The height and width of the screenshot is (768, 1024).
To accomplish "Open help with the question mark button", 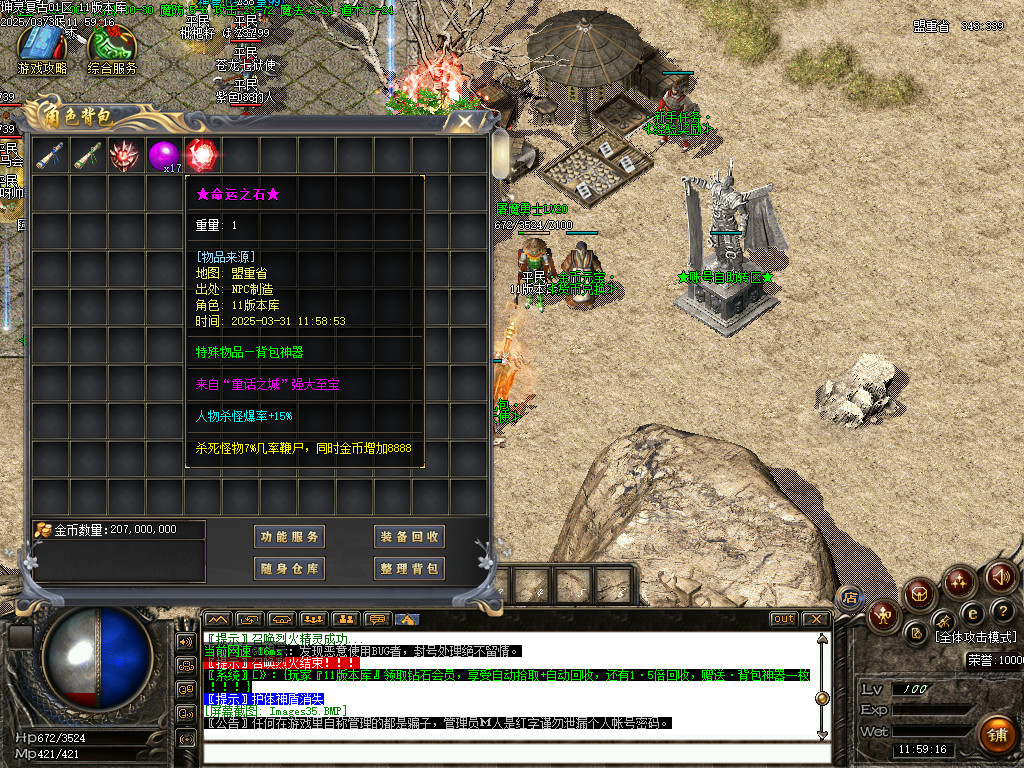I will (x=1003, y=611).
